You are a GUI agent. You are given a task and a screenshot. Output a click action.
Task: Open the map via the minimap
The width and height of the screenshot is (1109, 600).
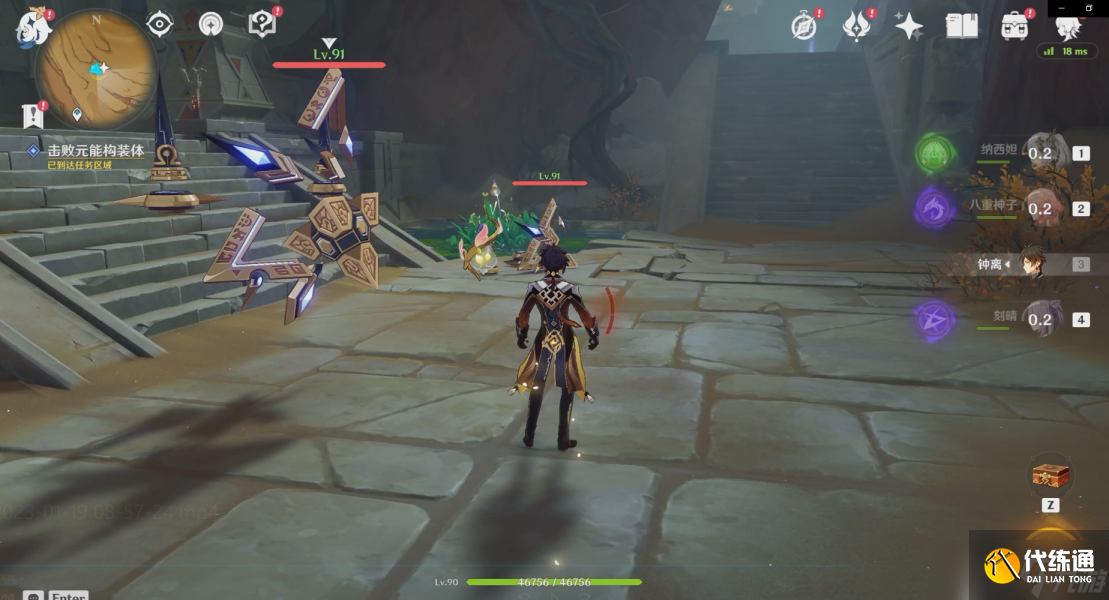95,68
